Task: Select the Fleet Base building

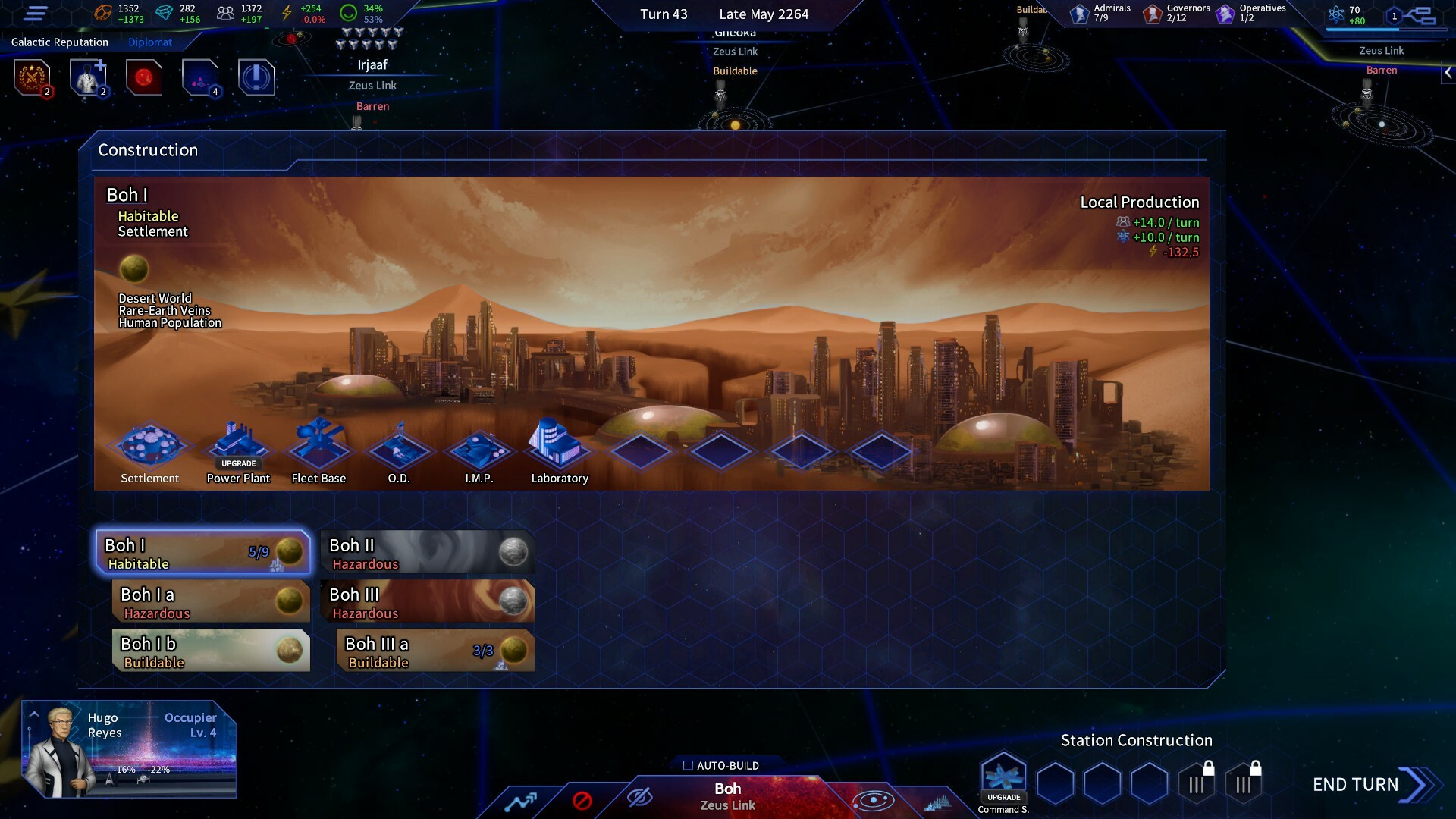Action: [318, 446]
